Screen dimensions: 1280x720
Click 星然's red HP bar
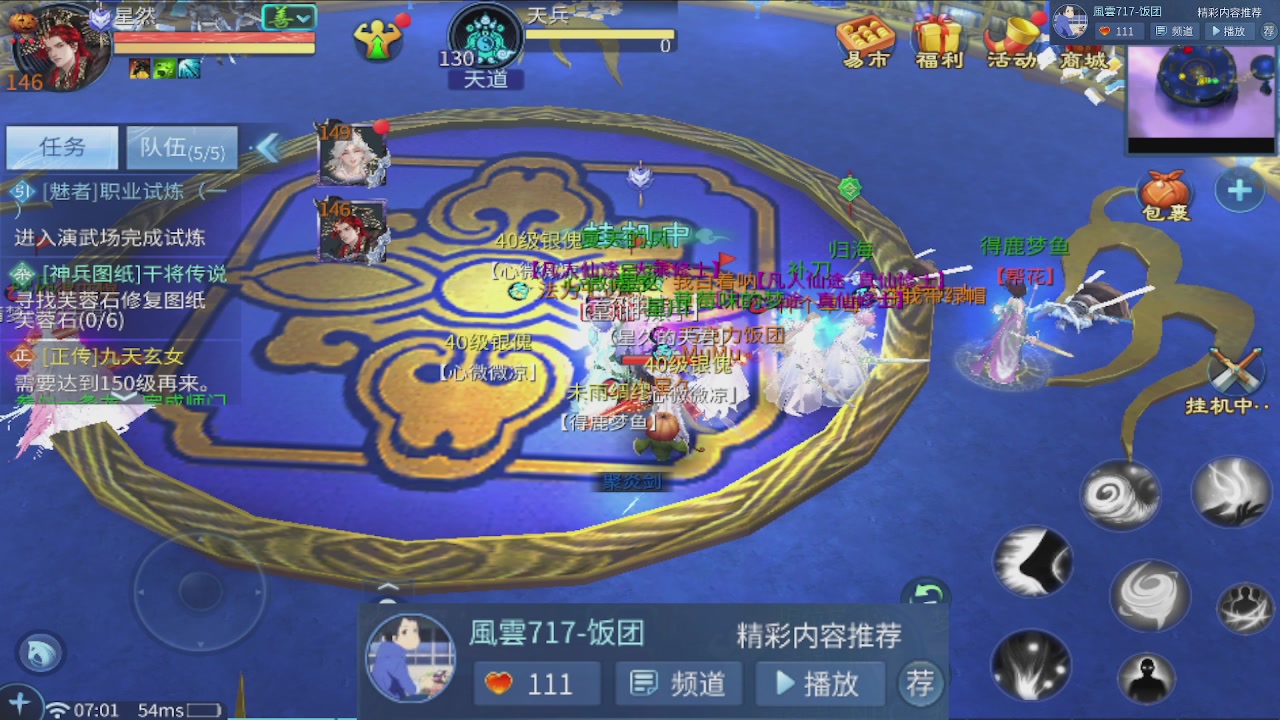coord(210,37)
